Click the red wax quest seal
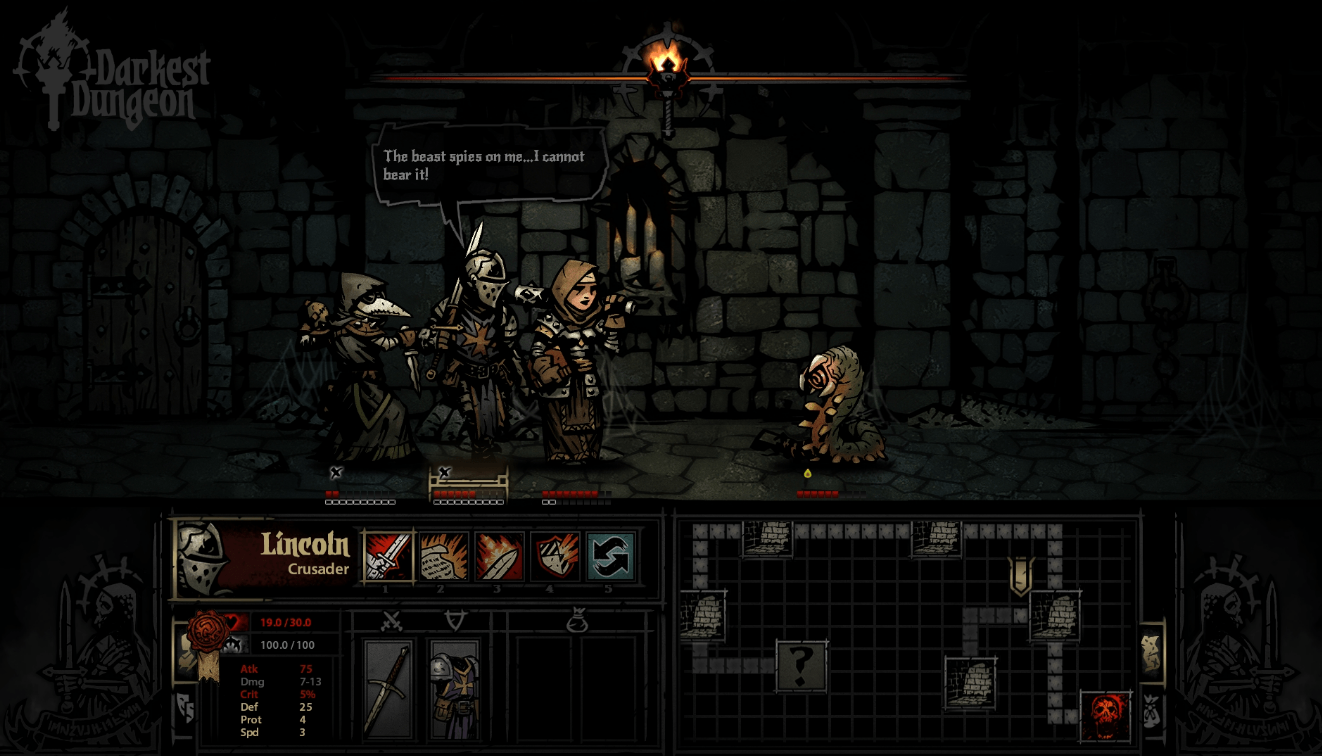Image resolution: width=1322 pixels, height=756 pixels. (x=203, y=632)
